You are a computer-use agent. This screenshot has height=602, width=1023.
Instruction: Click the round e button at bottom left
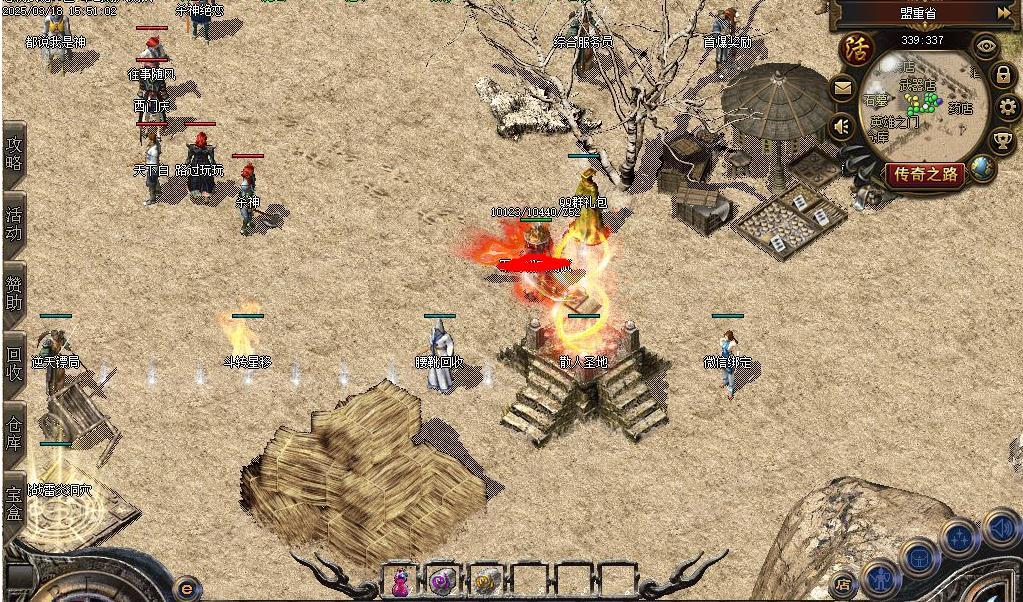coord(185,587)
